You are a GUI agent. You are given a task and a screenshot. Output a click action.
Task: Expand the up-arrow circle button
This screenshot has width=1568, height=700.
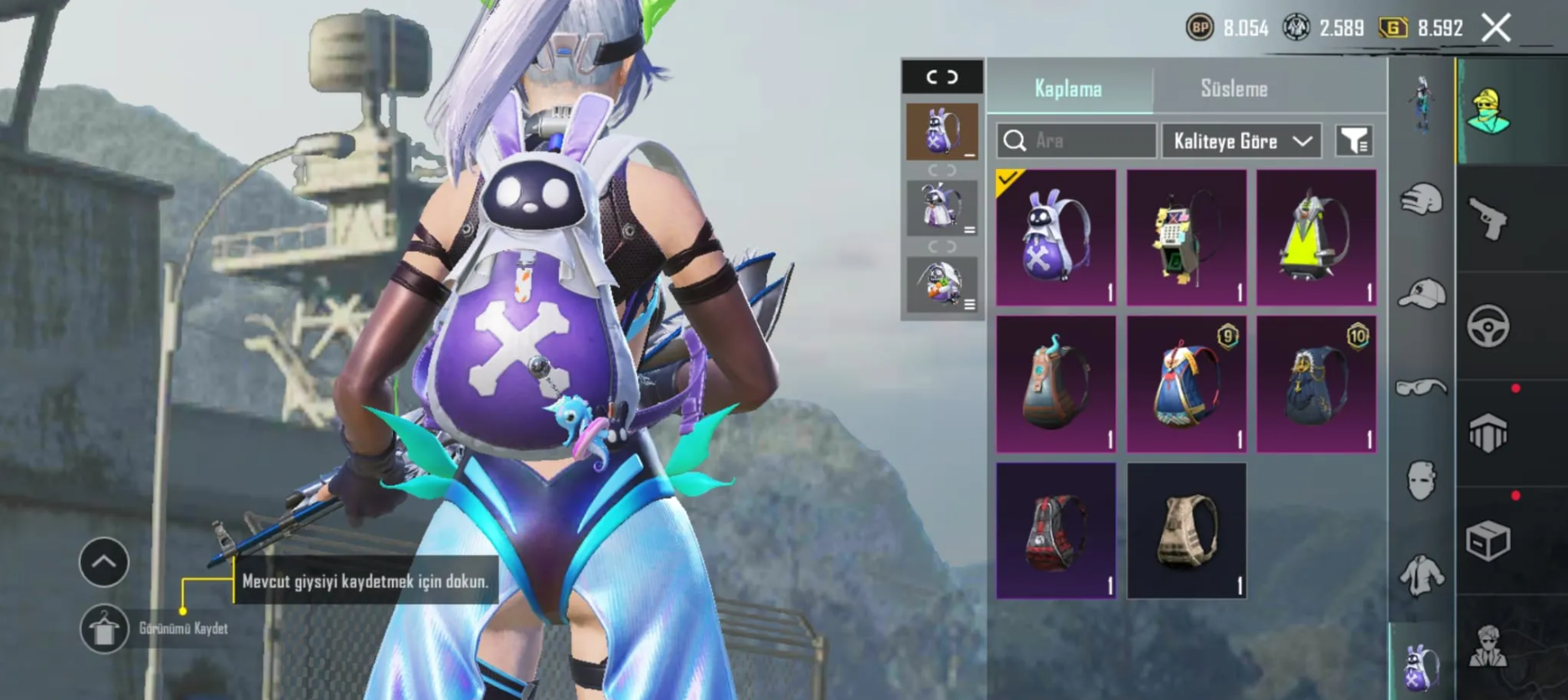[x=104, y=562]
